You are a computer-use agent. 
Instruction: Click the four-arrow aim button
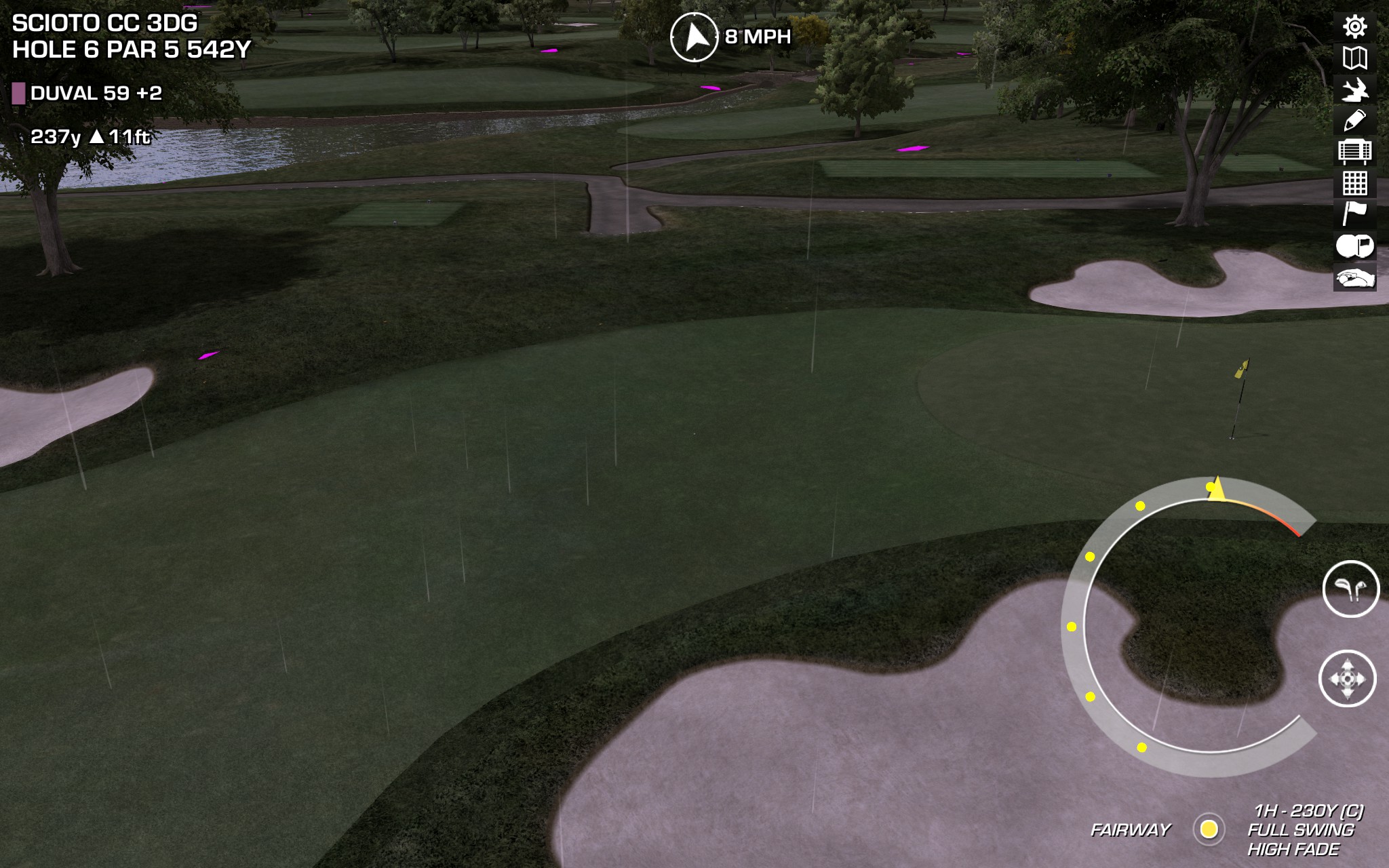point(1347,679)
